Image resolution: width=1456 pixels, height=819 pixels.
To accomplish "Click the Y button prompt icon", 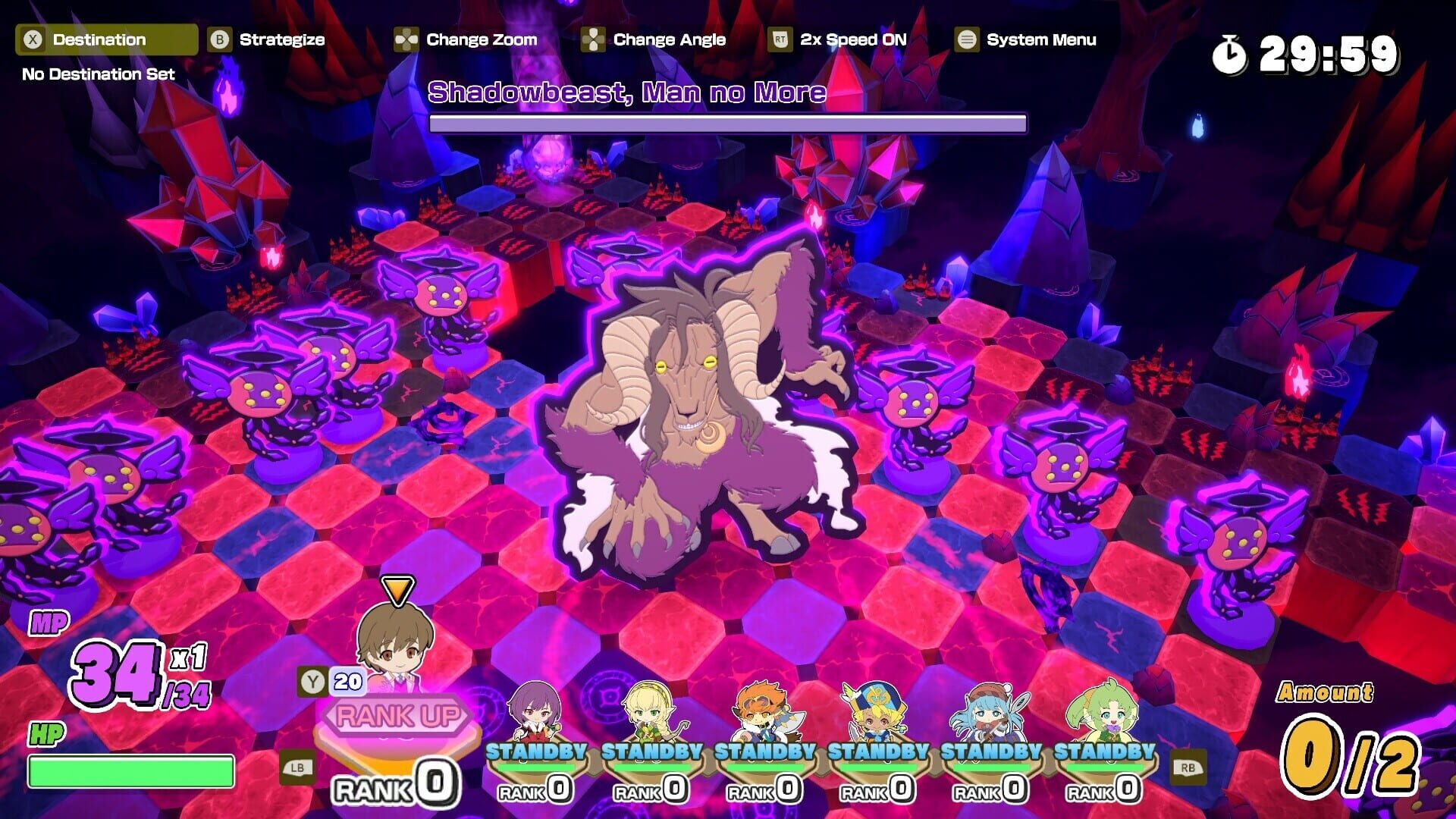I will click(x=312, y=682).
